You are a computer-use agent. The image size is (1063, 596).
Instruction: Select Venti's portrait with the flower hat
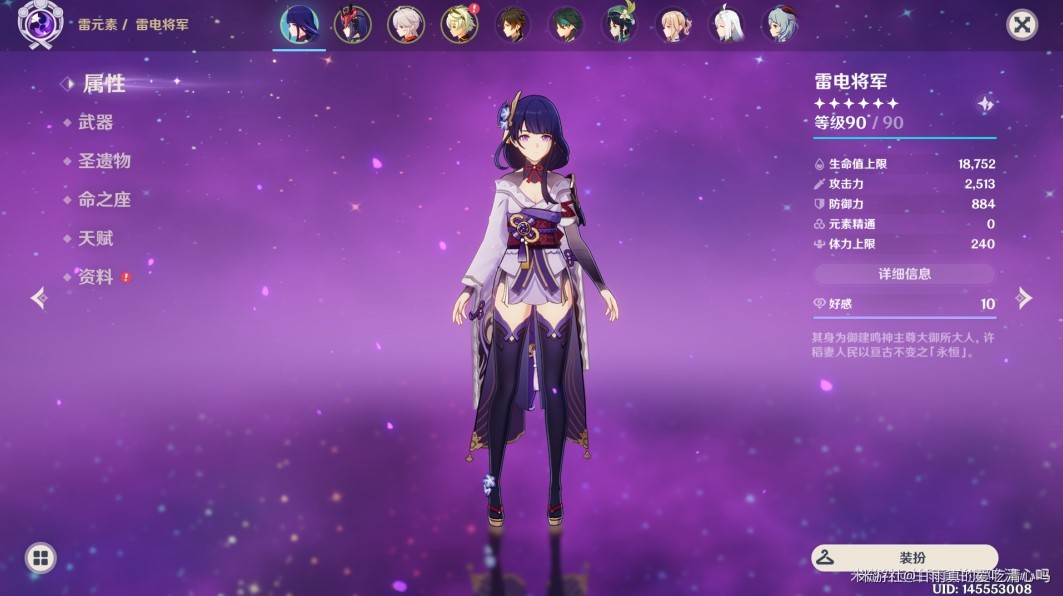[620, 24]
